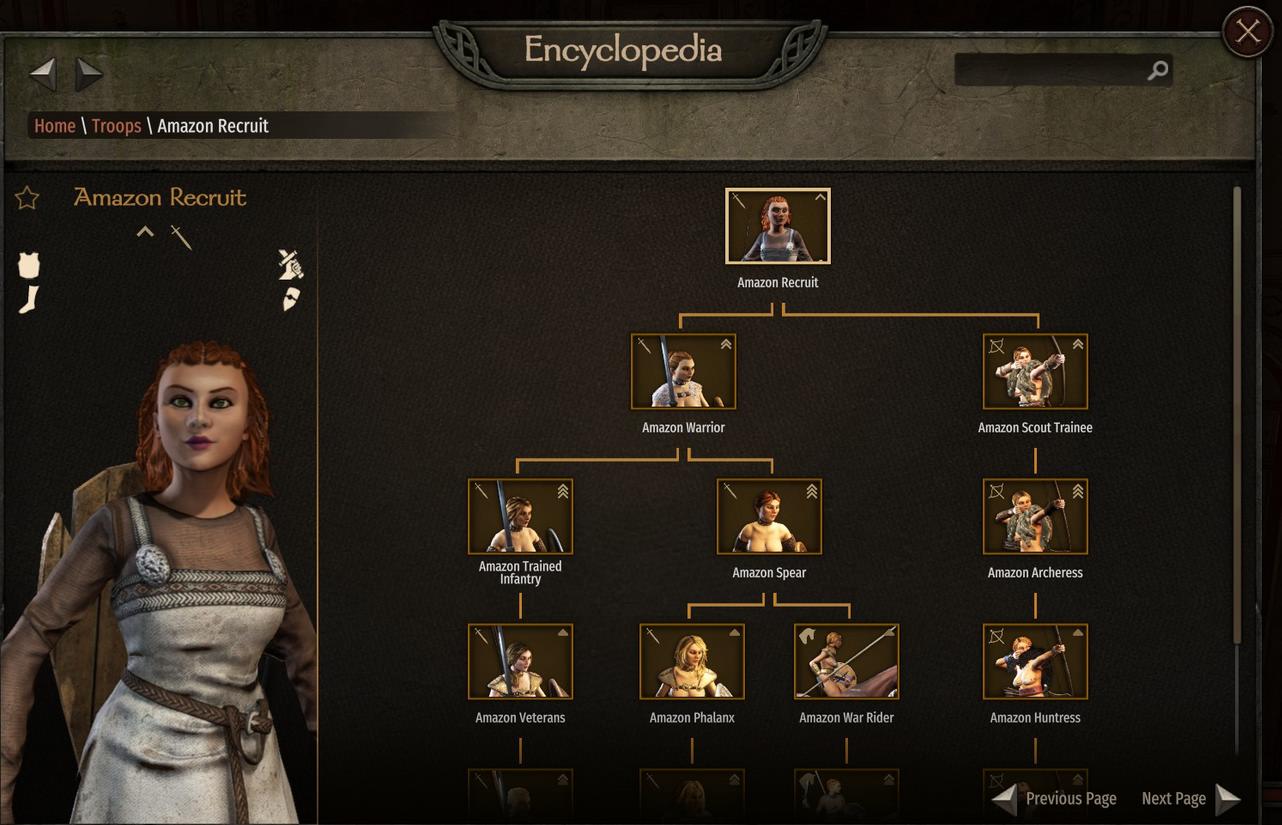The image size is (1282, 825).
Task: Open the Amazon Warrior troop entry
Action: pos(683,372)
